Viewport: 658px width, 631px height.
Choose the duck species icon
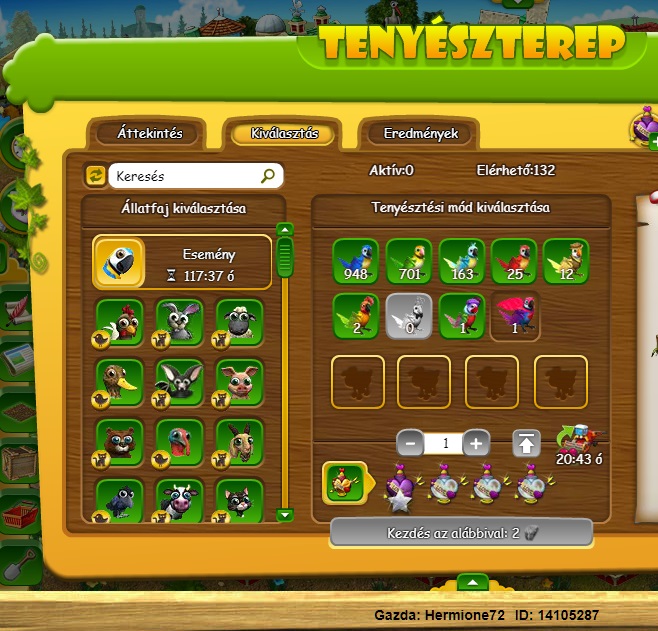click(x=120, y=382)
